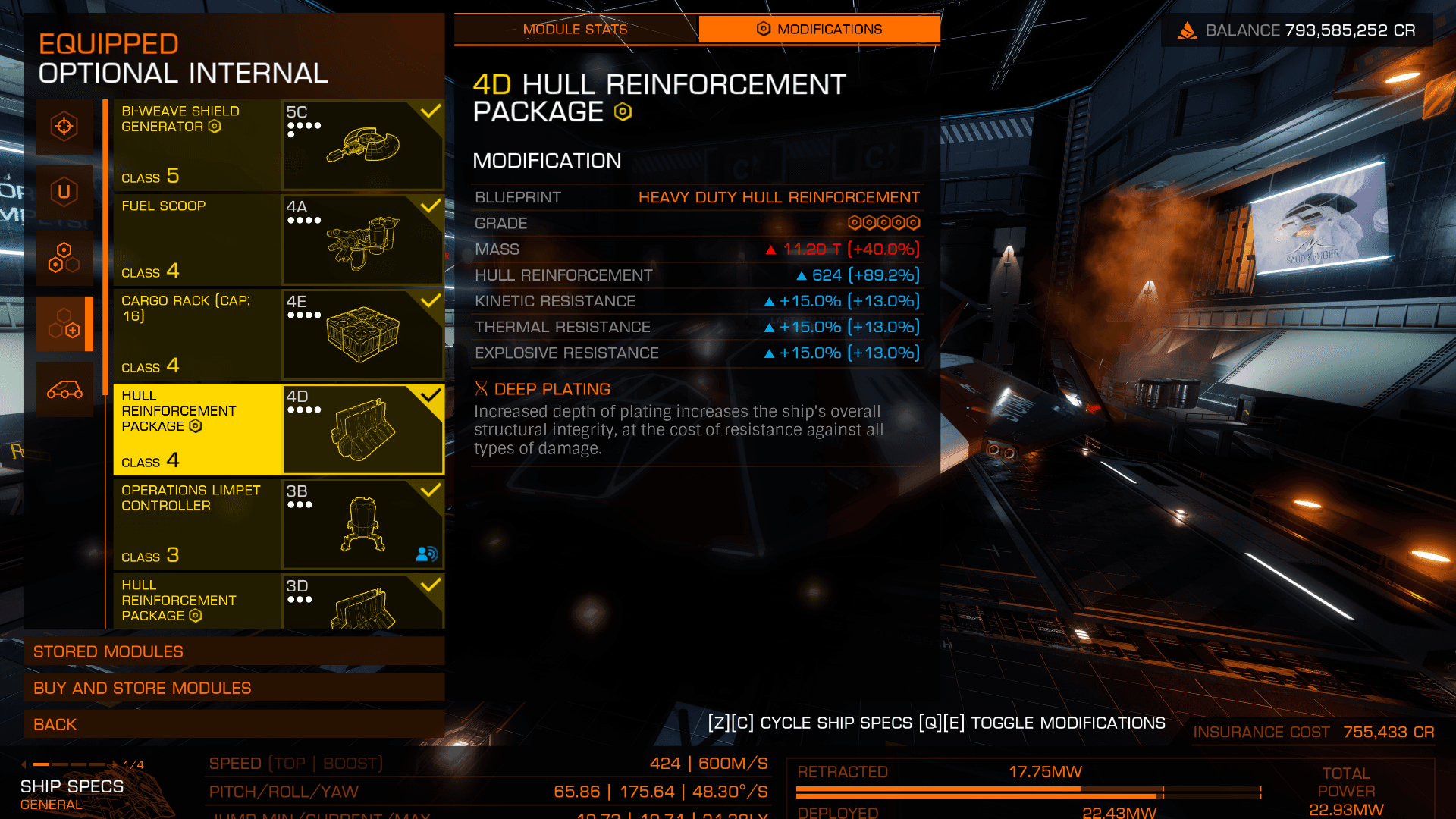The width and height of the screenshot is (1456, 819).
Task: Choose the 3D Hull Reinforcement Package
Action: point(278,601)
